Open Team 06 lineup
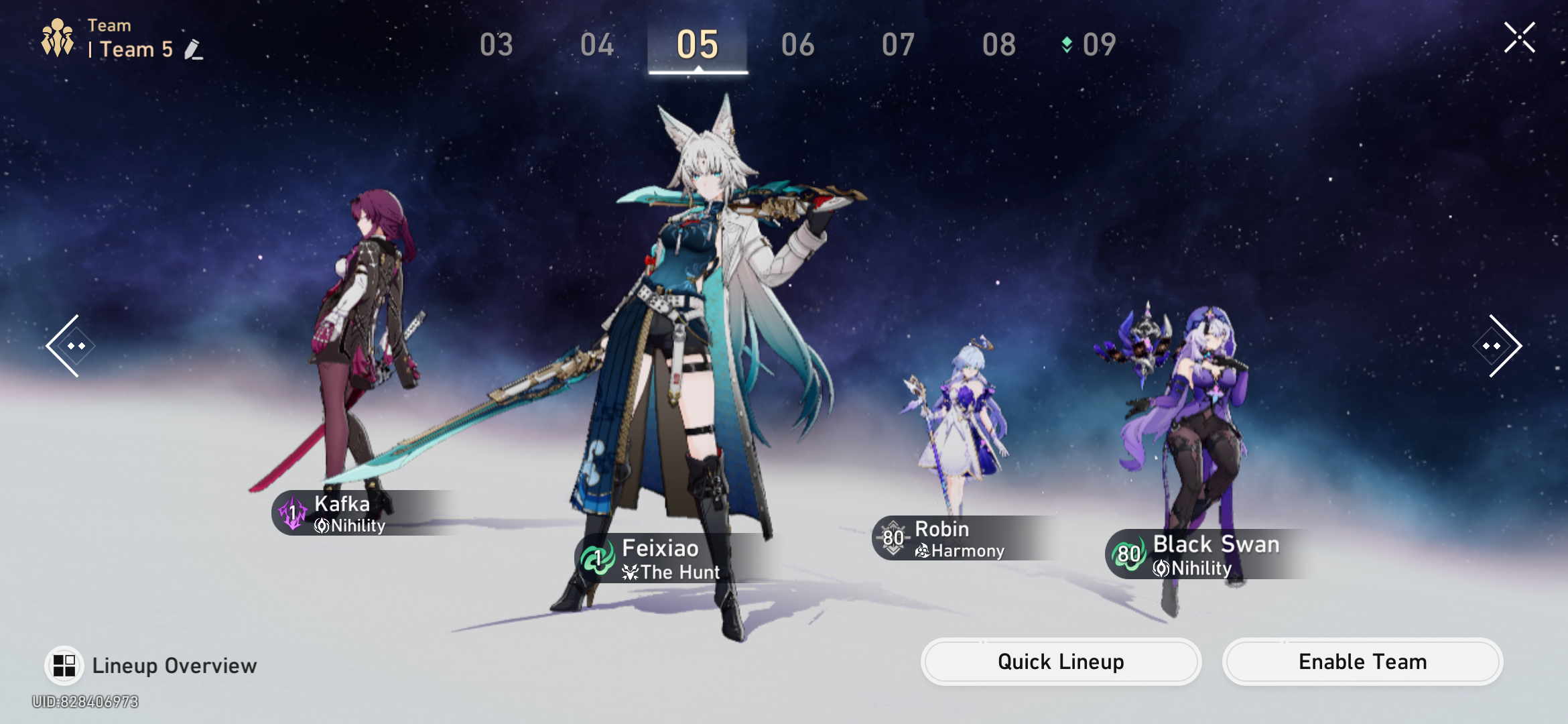Screen dimensions: 1568x724 [x=798, y=44]
